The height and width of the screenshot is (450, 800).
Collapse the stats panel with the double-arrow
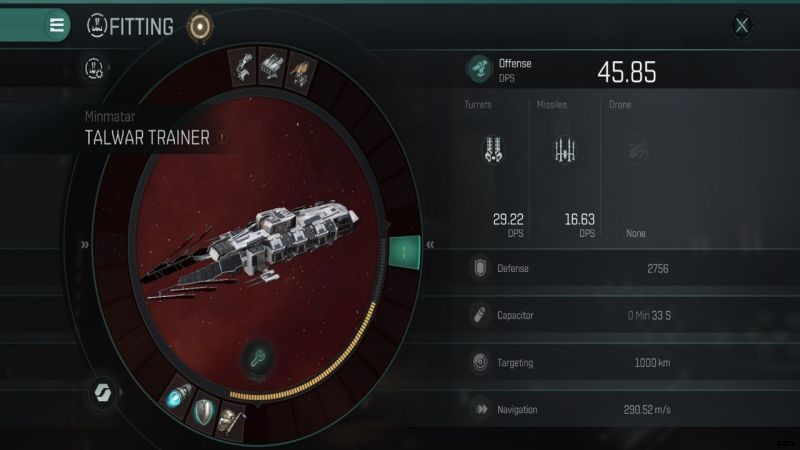[430, 244]
